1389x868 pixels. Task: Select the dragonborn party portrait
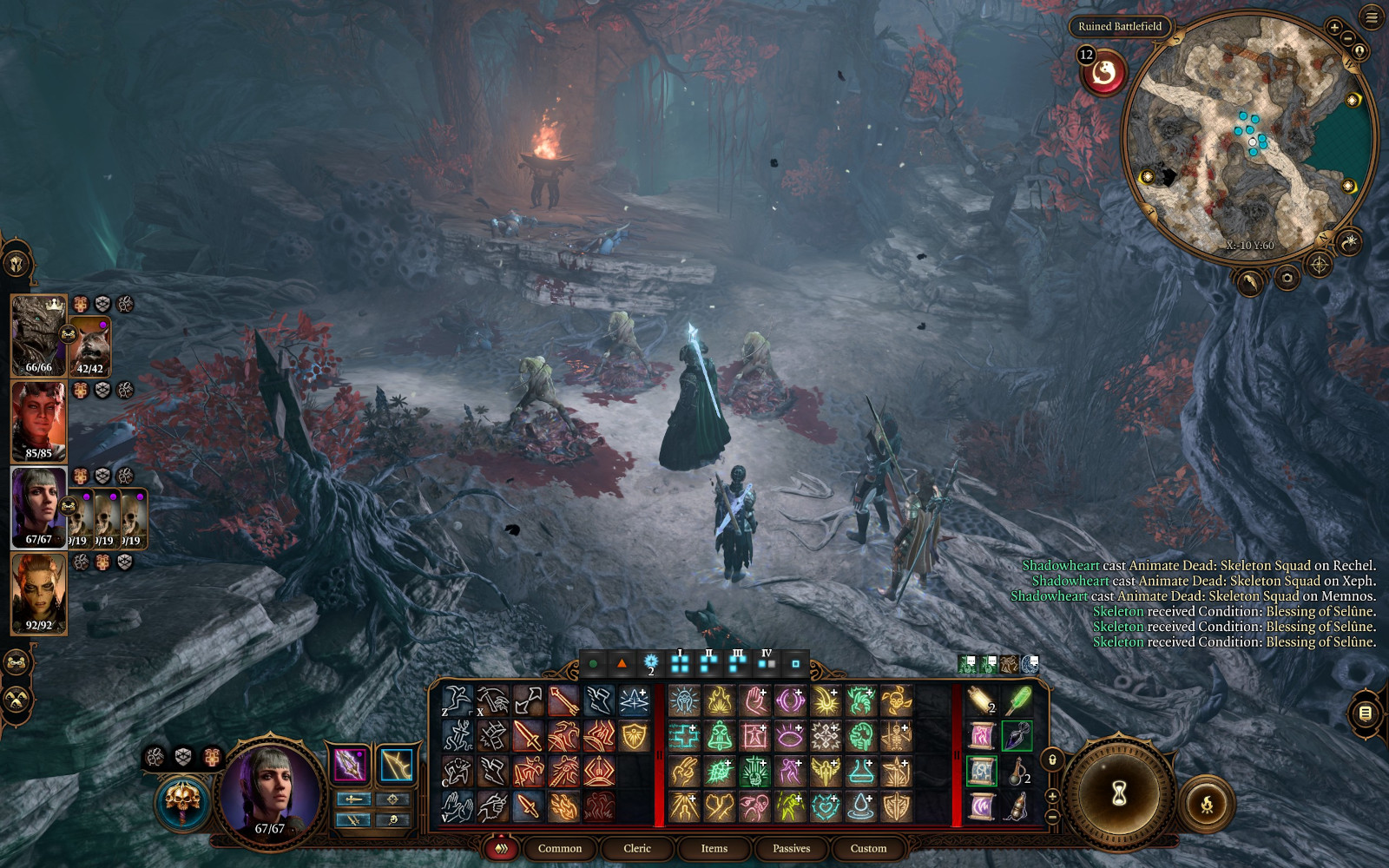point(38,334)
